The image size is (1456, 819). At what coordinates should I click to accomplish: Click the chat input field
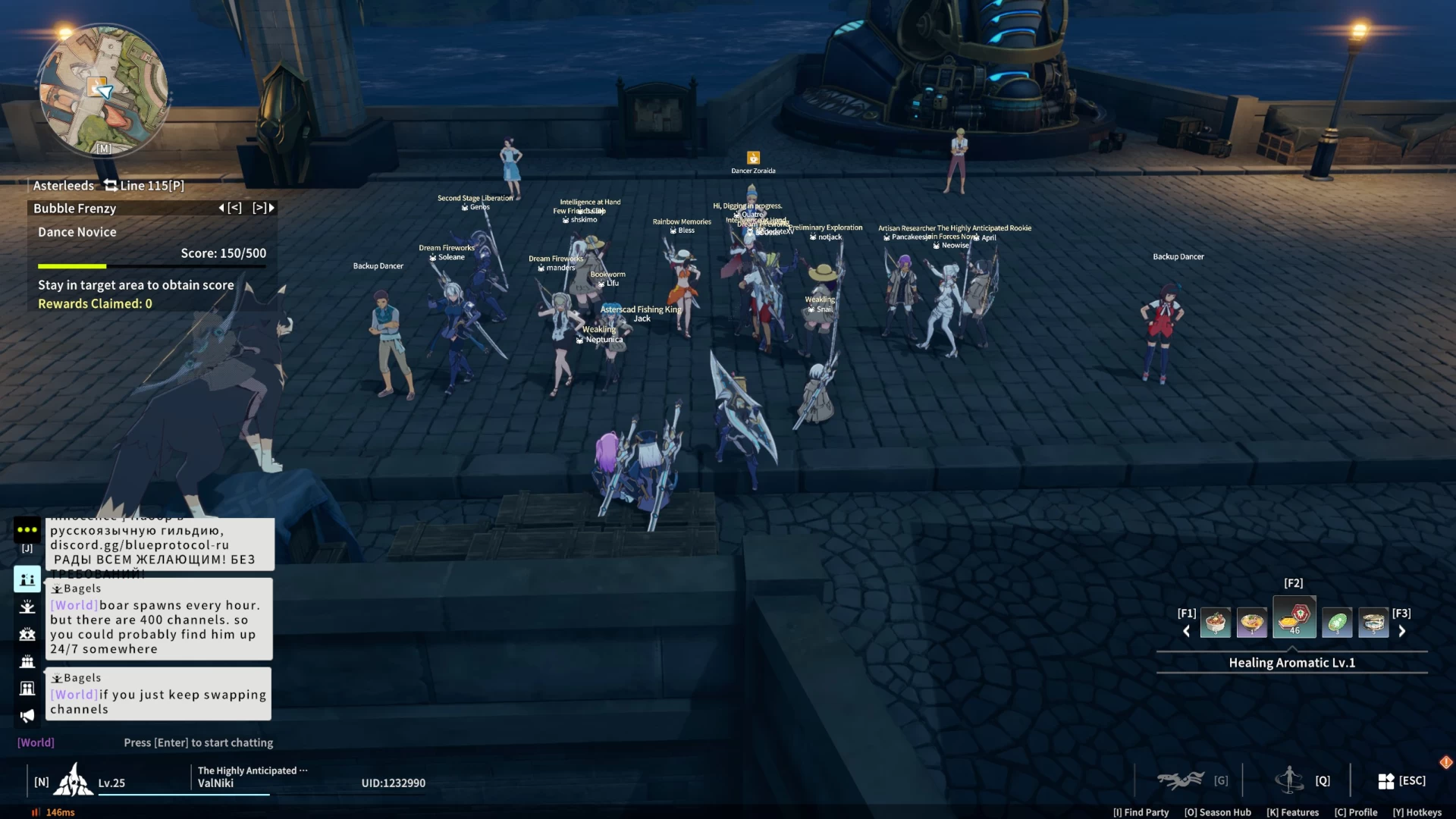pos(198,742)
